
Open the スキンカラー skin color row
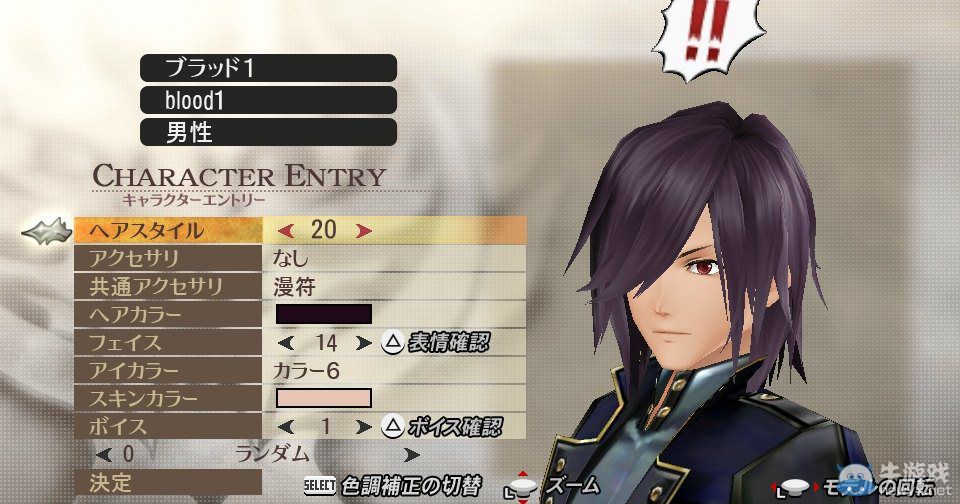point(168,398)
